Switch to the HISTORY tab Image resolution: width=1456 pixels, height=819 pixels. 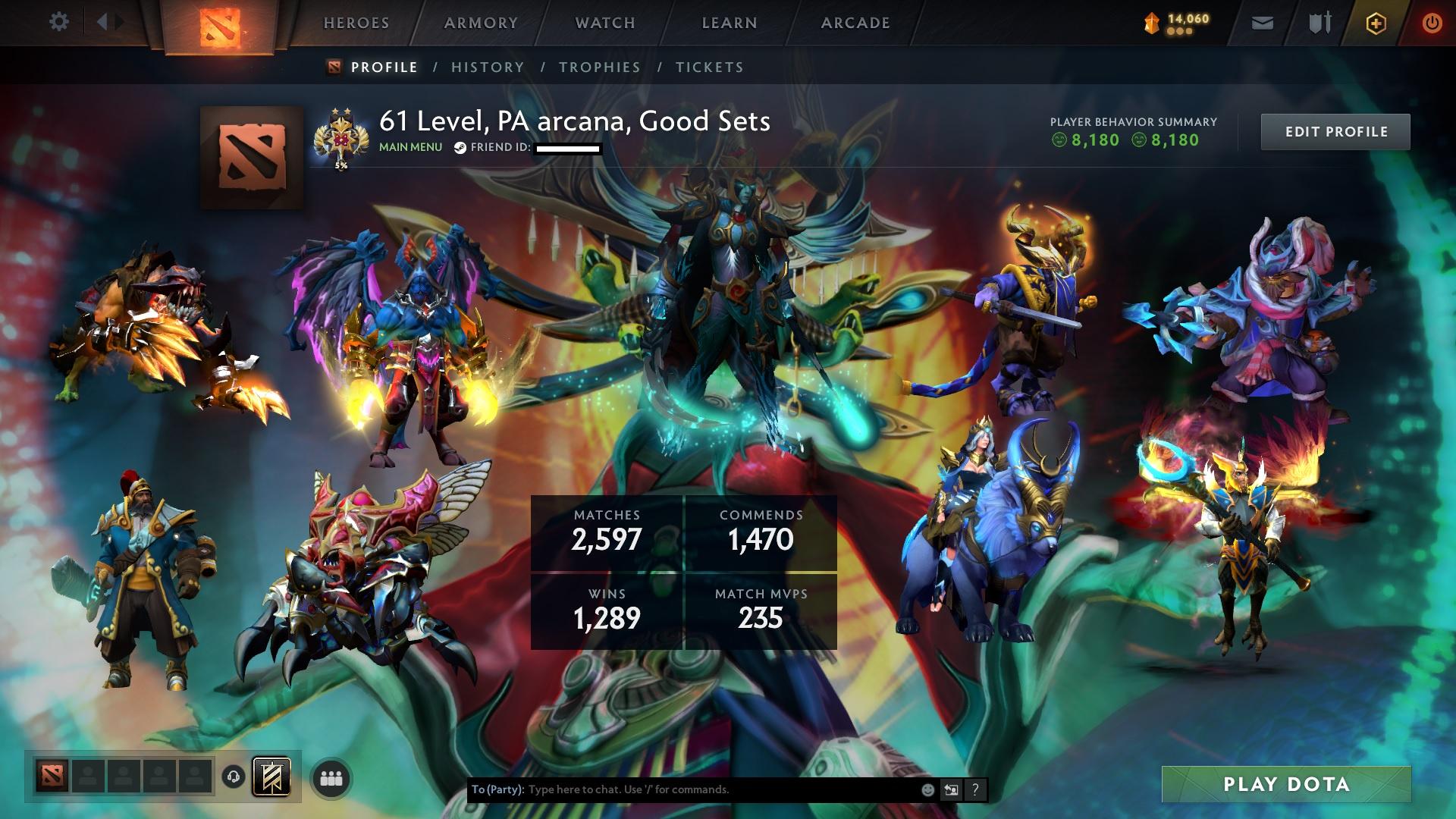tap(486, 67)
